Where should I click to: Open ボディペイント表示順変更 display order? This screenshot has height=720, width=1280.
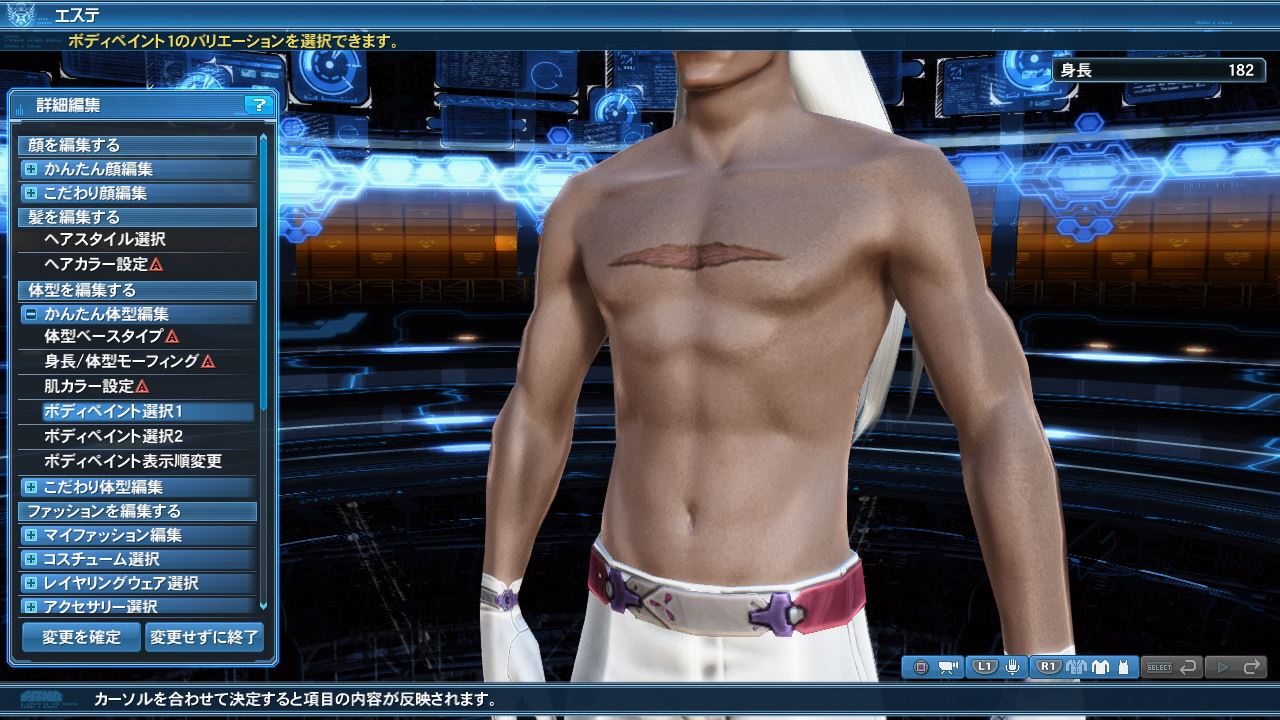(x=133, y=461)
